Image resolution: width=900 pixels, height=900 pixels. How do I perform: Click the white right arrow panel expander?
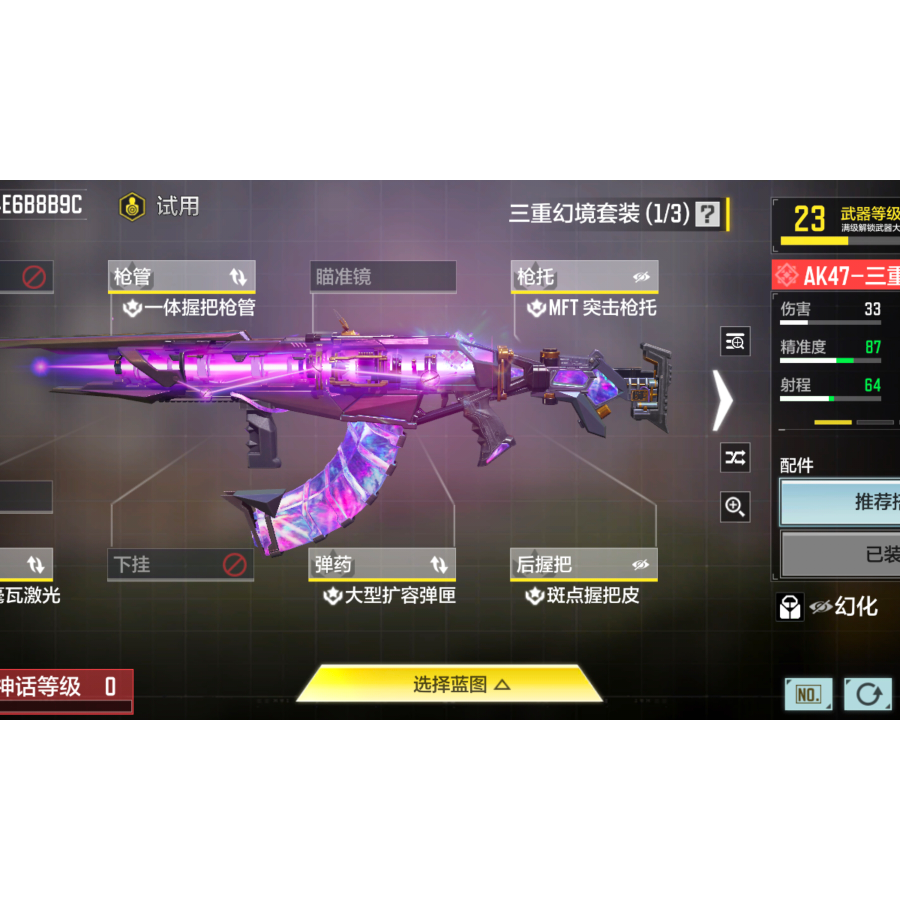[722, 400]
